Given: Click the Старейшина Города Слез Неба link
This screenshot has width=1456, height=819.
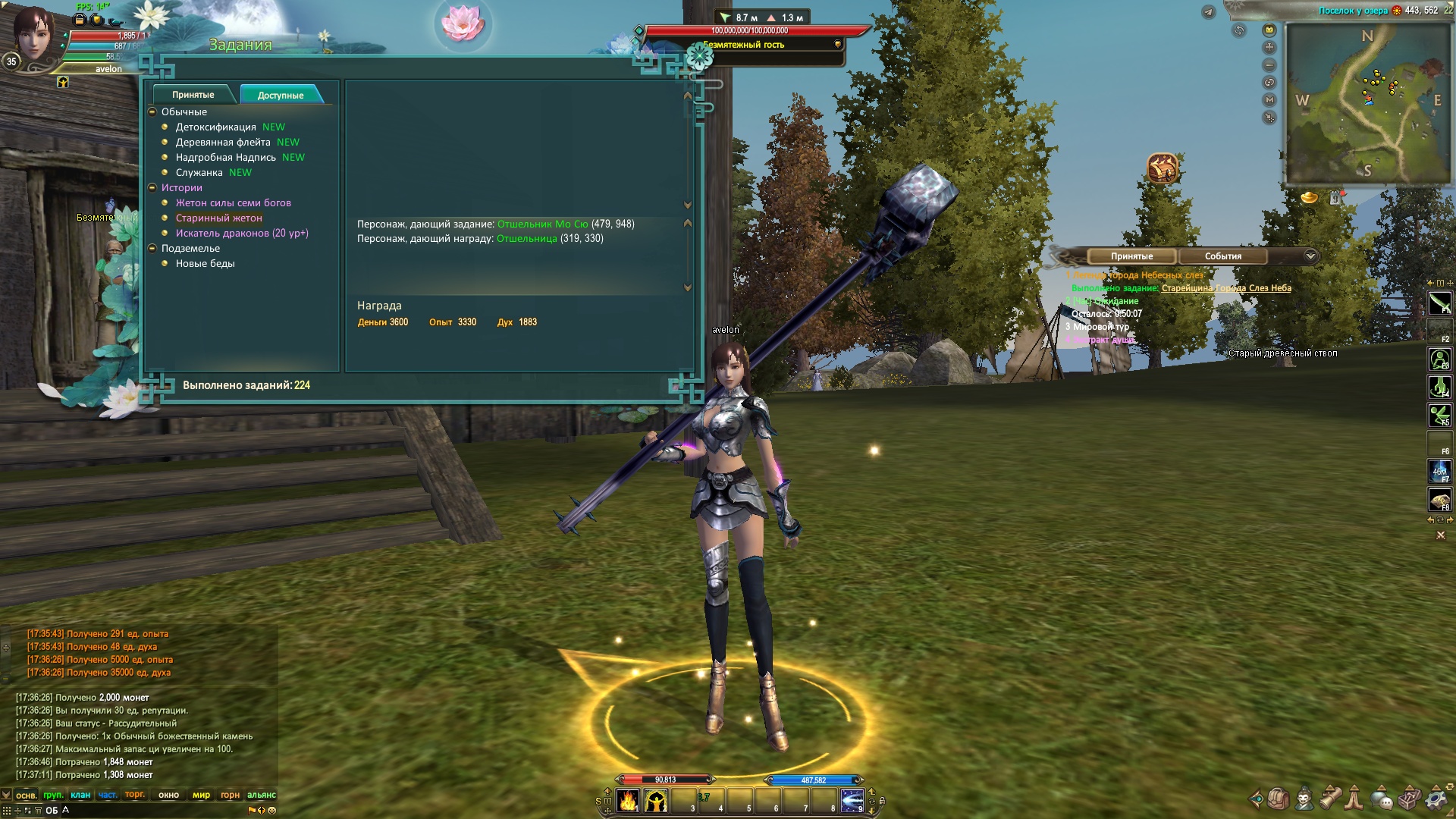Looking at the screenshot, I should click(x=1225, y=288).
